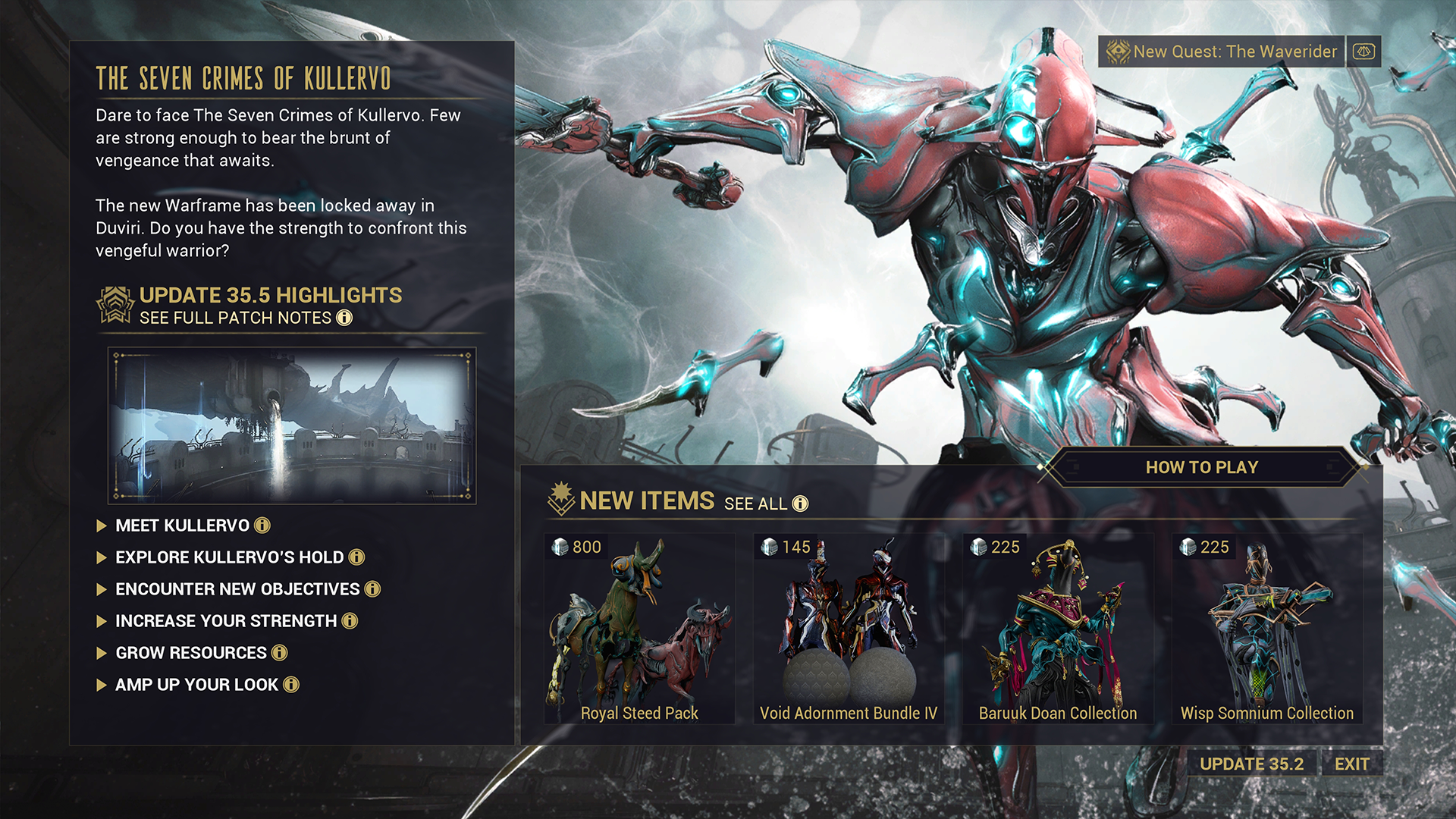Exit the update news screen
Viewport: 1456px width, 819px height.
coord(1351,764)
